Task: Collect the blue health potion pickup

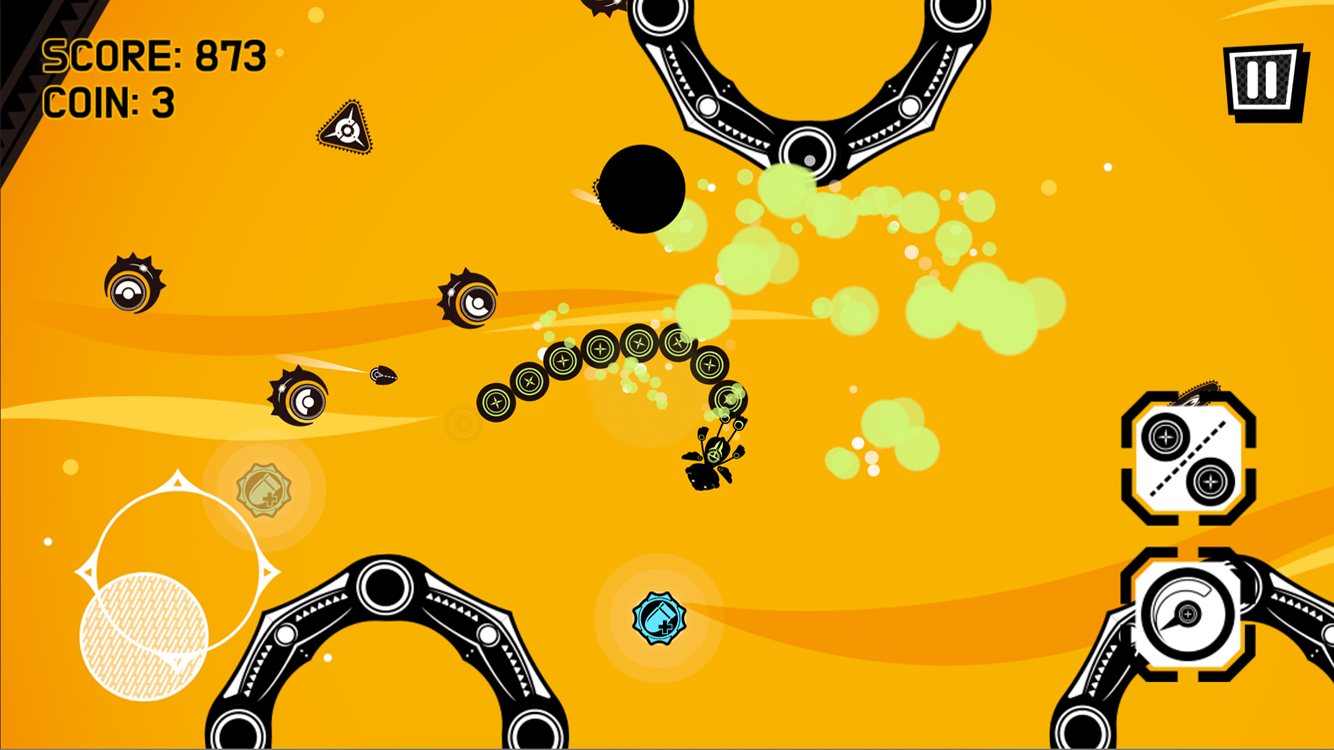Action: pos(661,619)
